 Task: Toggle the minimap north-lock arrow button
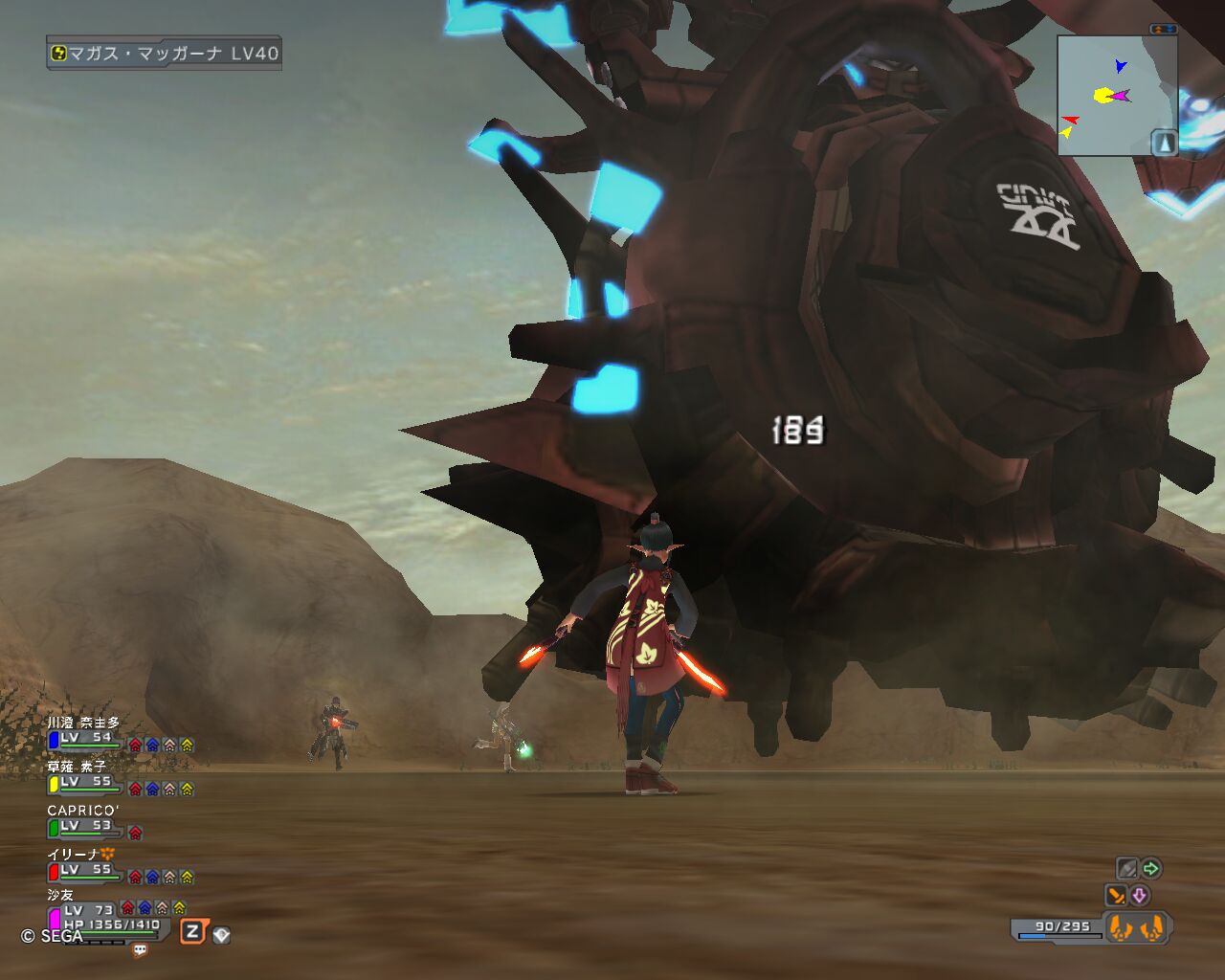(x=1164, y=143)
